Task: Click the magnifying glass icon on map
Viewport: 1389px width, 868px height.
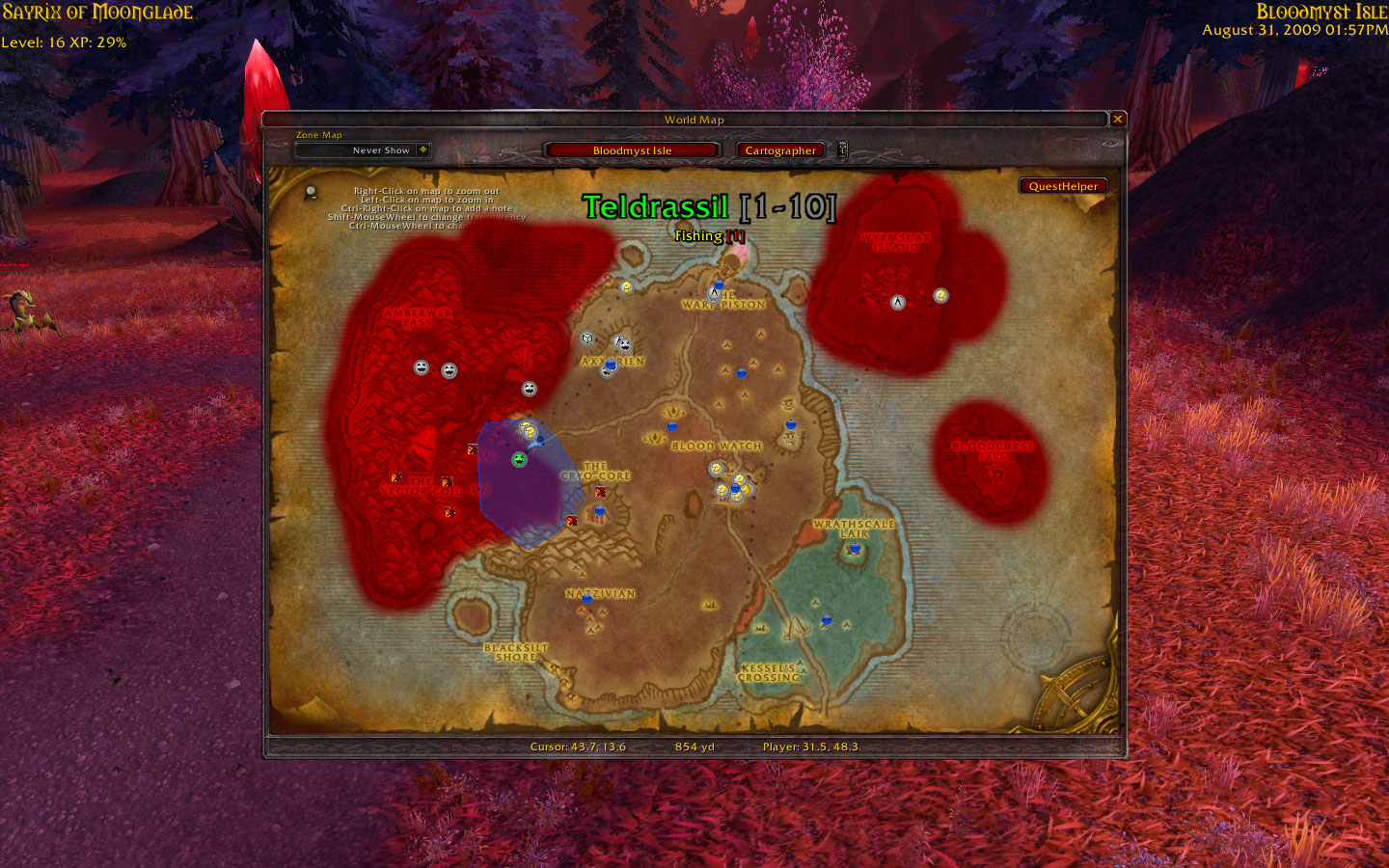Action: [x=311, y=193]
